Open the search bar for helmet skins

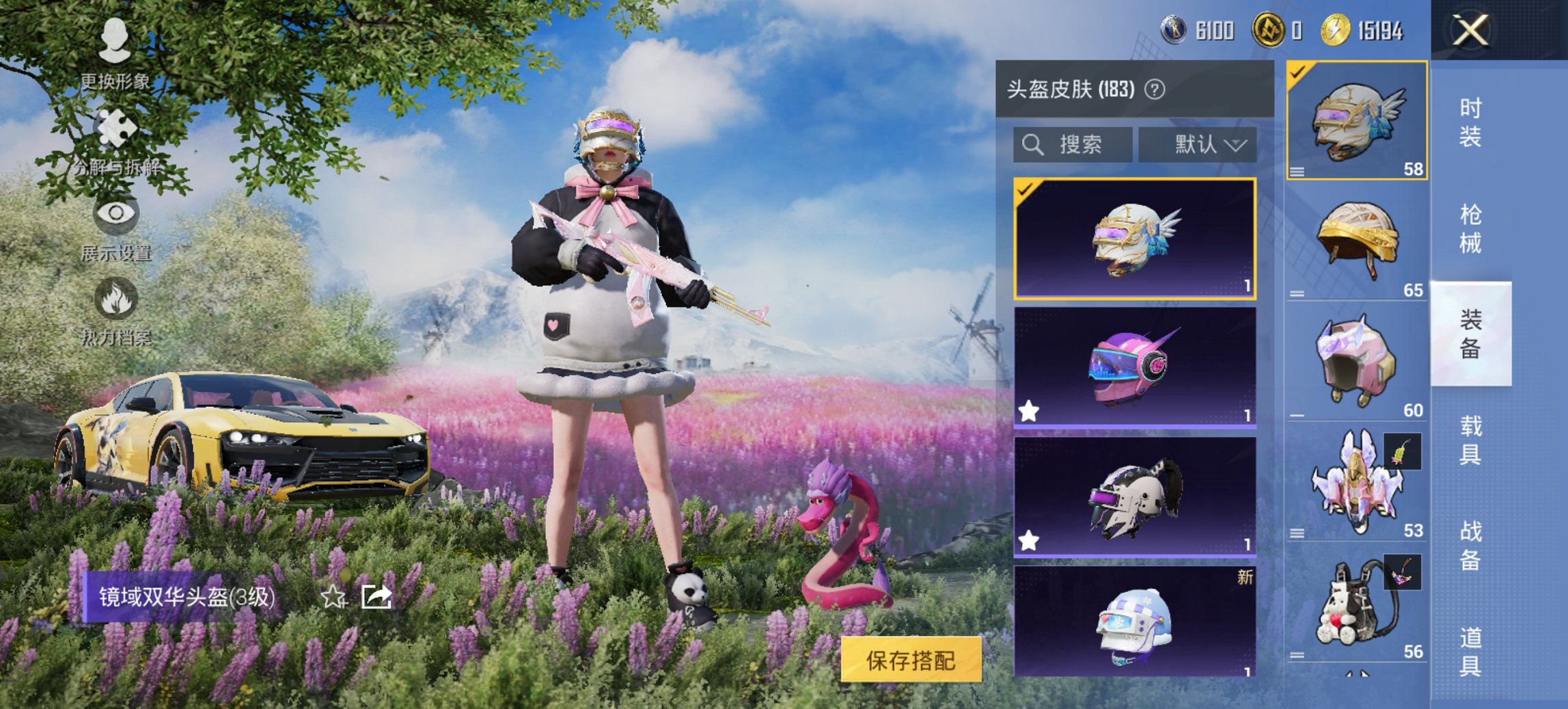click(1073, 145)
